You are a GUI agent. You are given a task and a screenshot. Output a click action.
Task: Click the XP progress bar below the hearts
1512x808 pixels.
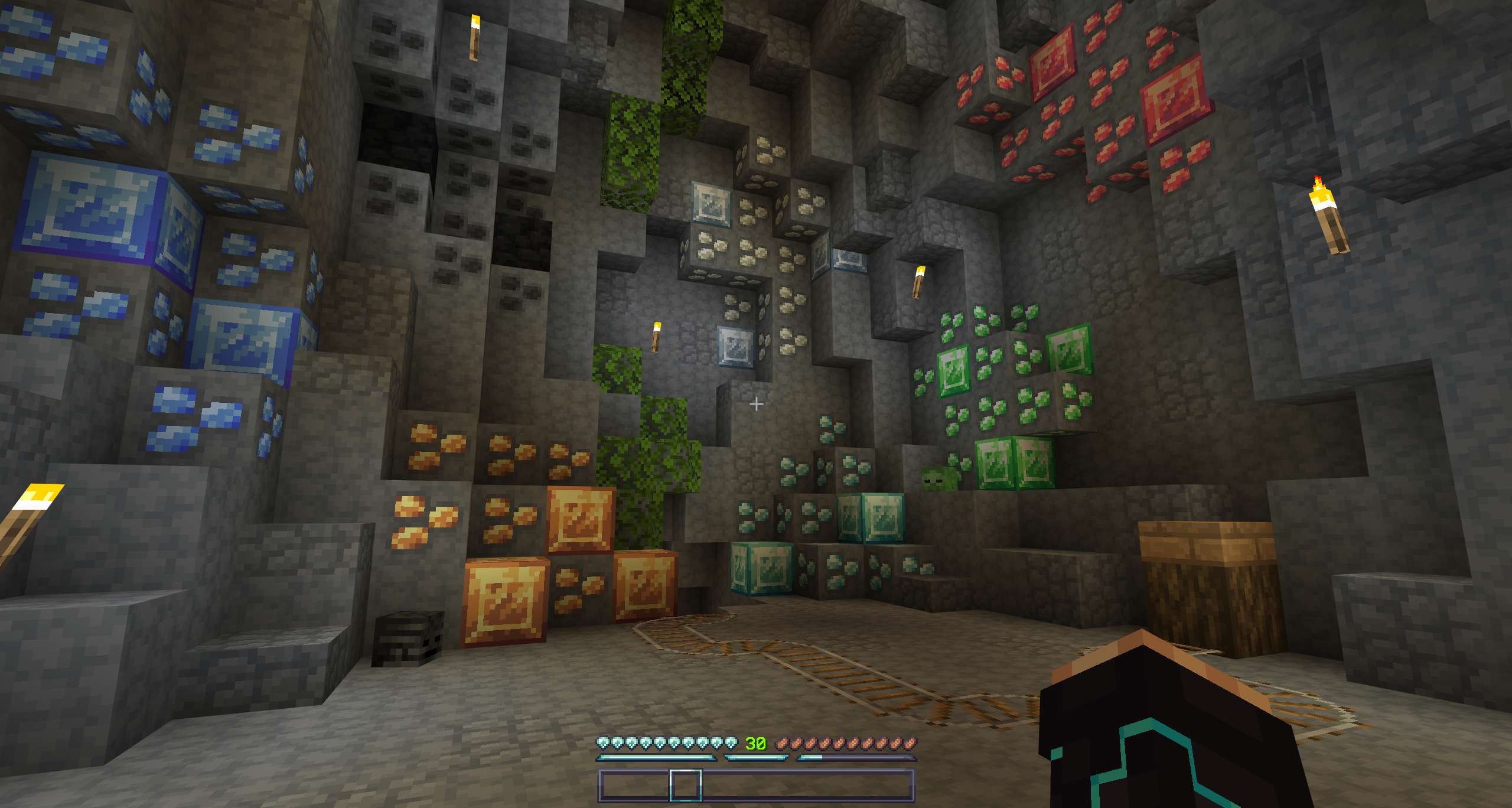(655, 758)
